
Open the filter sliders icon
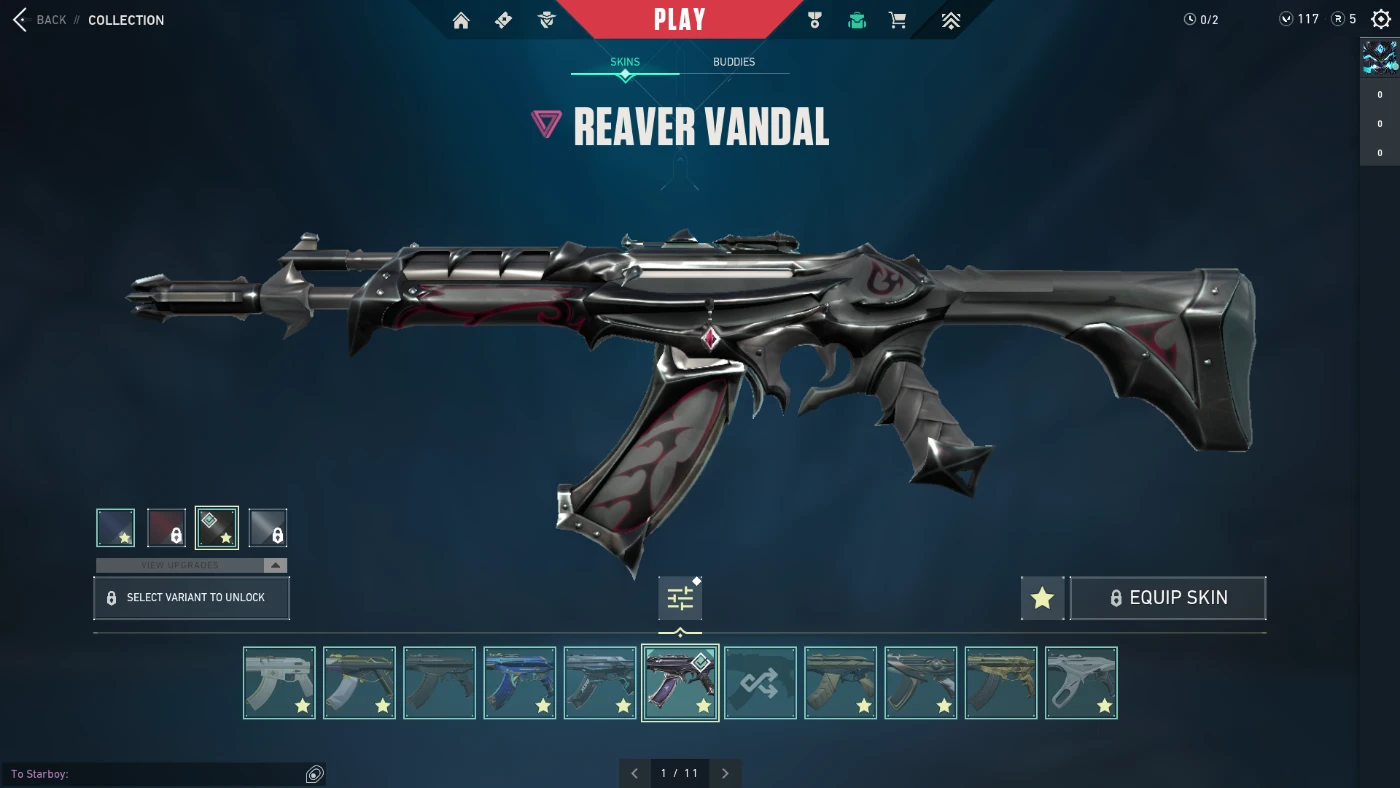point(680,598)
